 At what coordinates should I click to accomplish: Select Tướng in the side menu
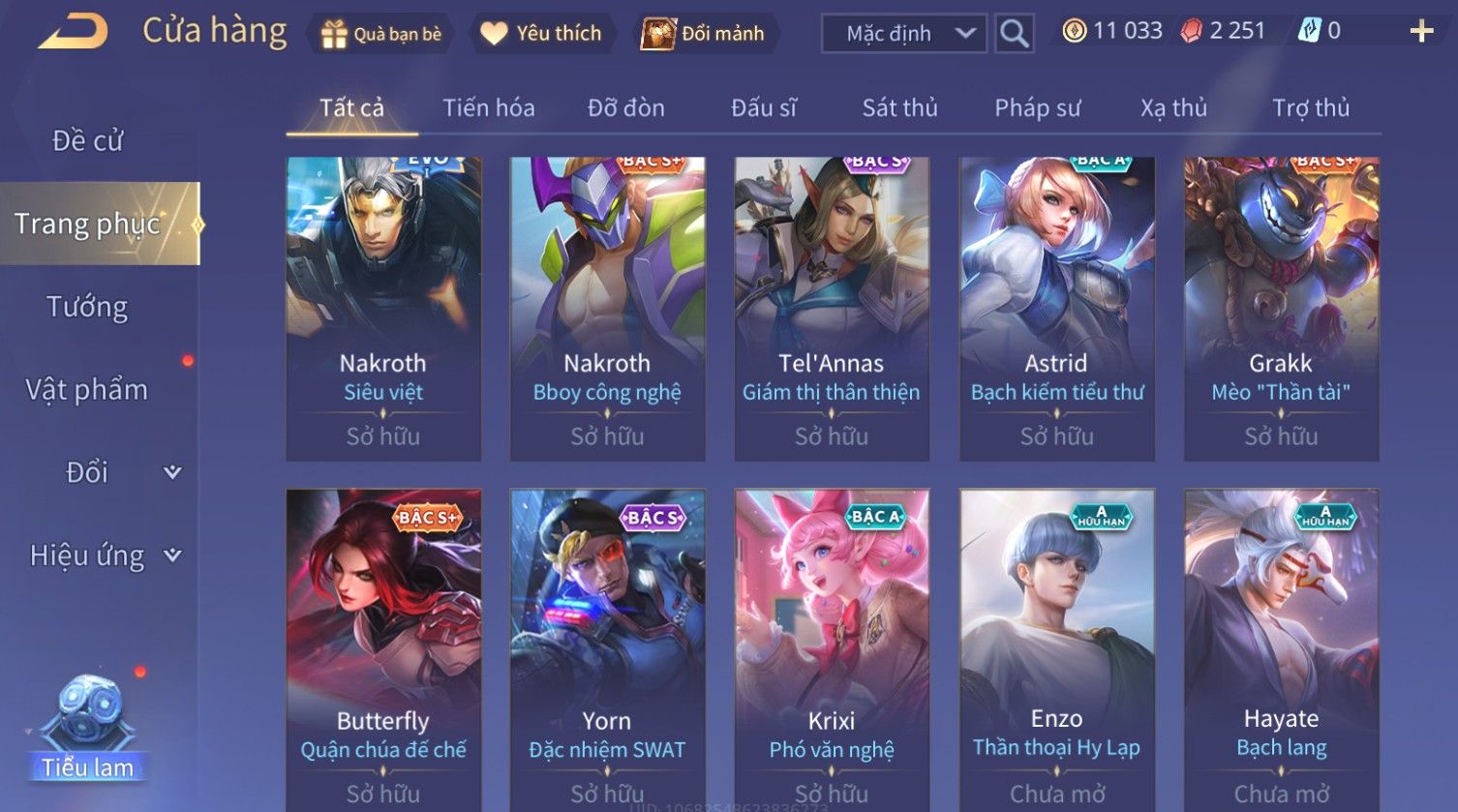(87, 307)
